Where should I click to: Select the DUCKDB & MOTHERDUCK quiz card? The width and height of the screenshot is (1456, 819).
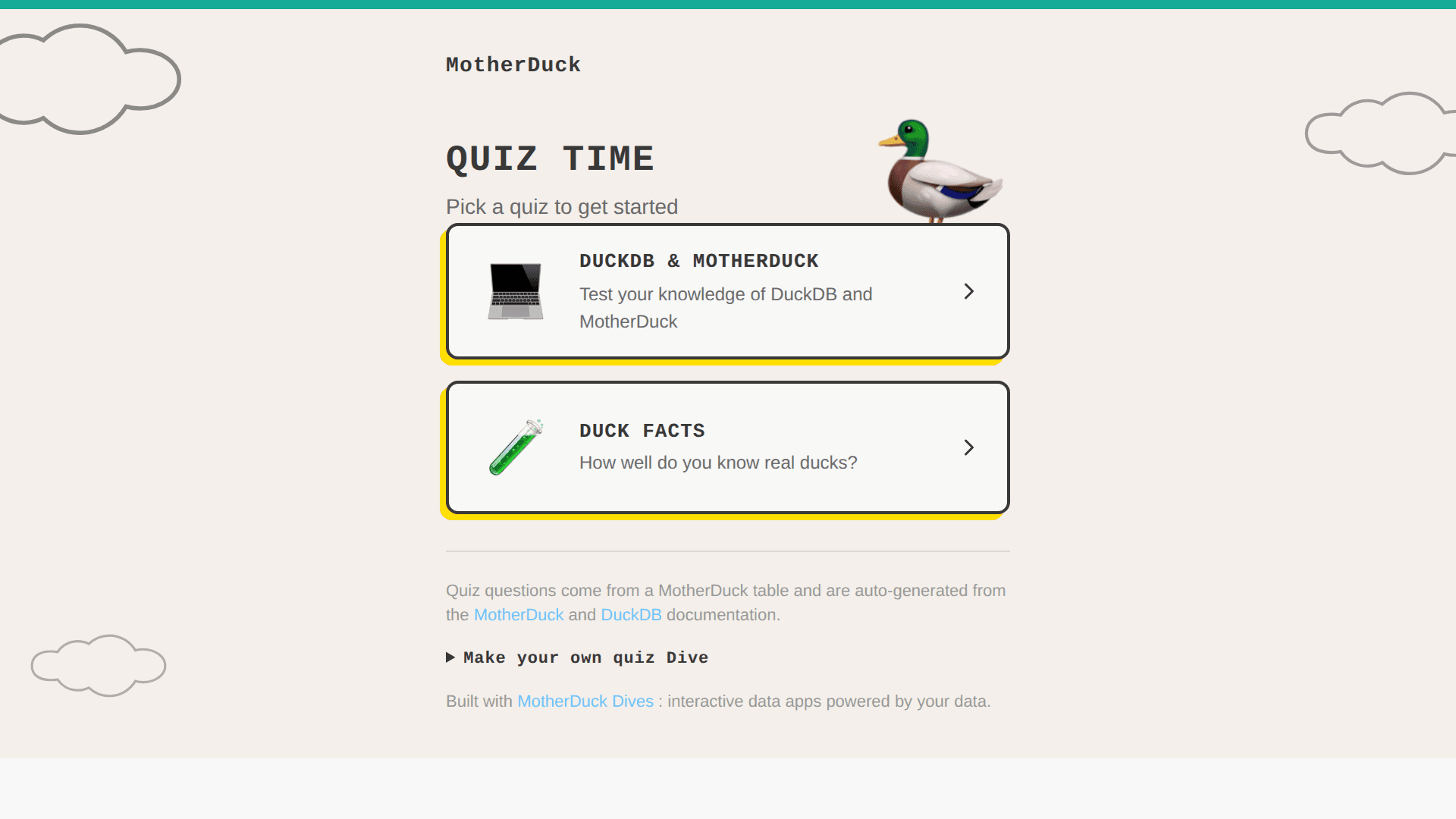727,291
